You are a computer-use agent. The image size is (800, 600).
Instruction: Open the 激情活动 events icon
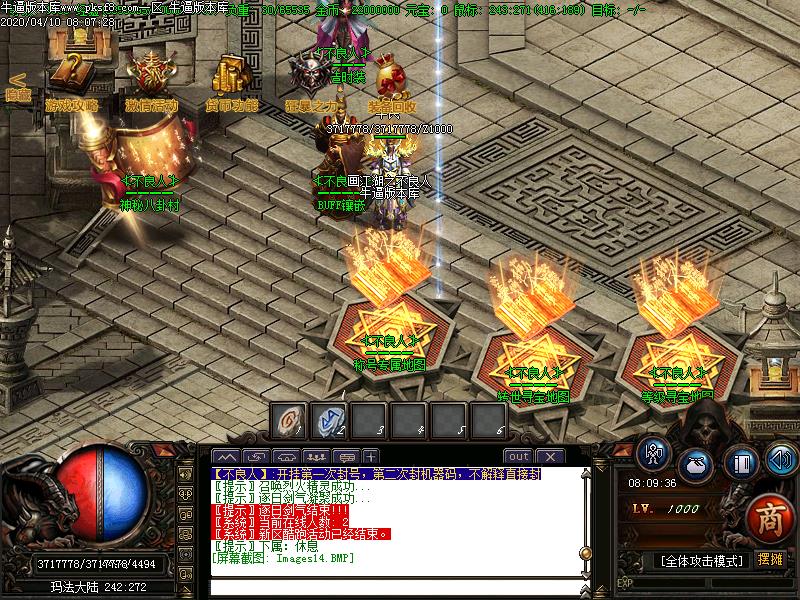pyautogui.click(x=151, y=80)
